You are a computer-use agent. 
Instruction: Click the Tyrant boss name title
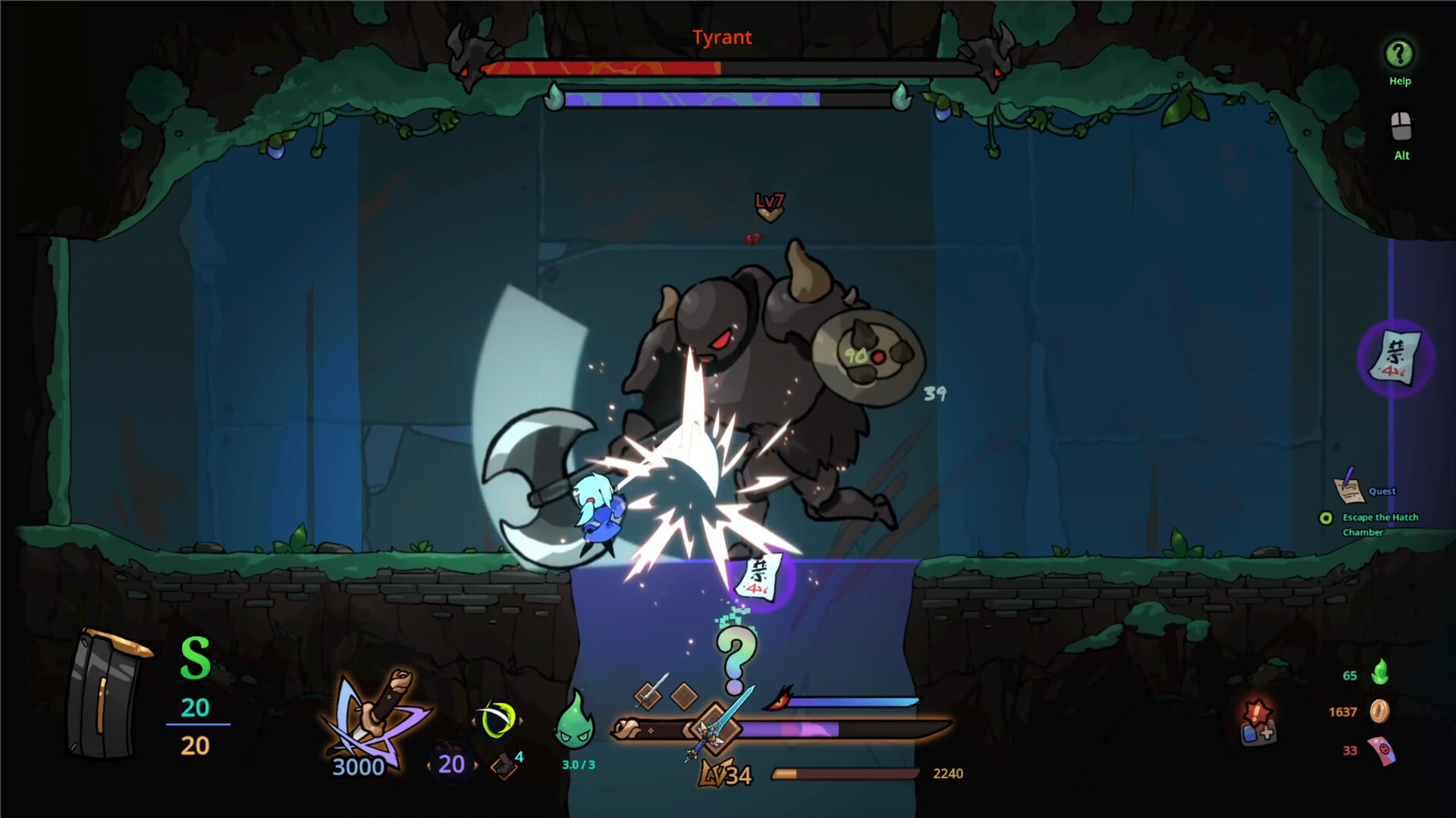(721, 37)
